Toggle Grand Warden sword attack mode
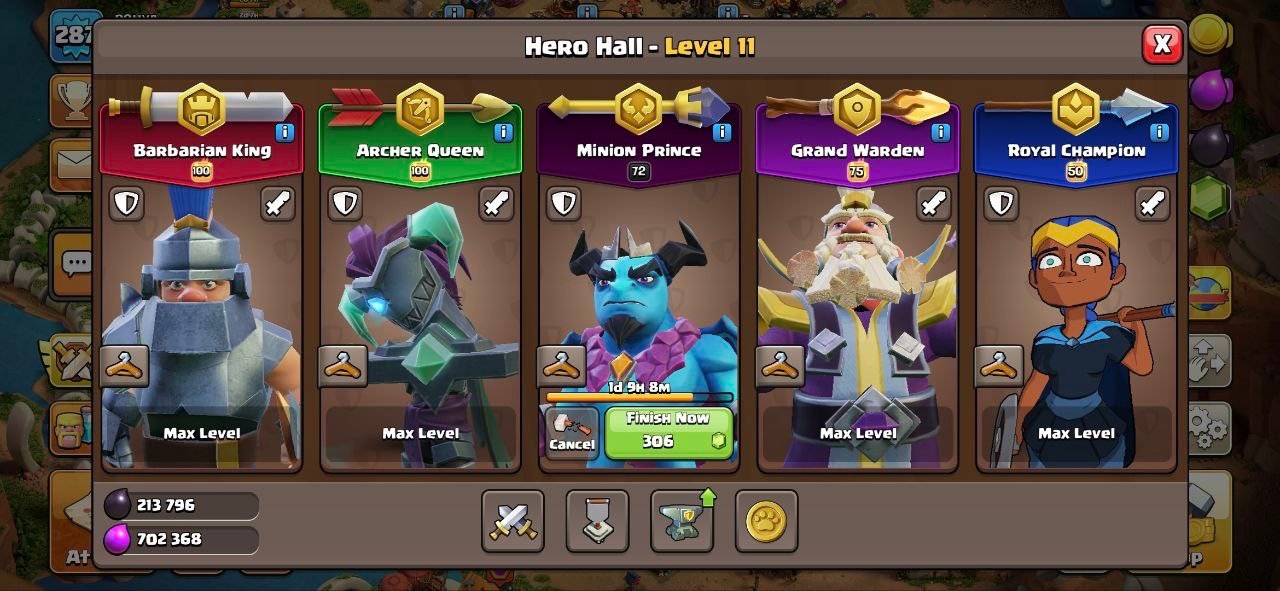This screenshot has width=1280, height=591. pos(934,204)
